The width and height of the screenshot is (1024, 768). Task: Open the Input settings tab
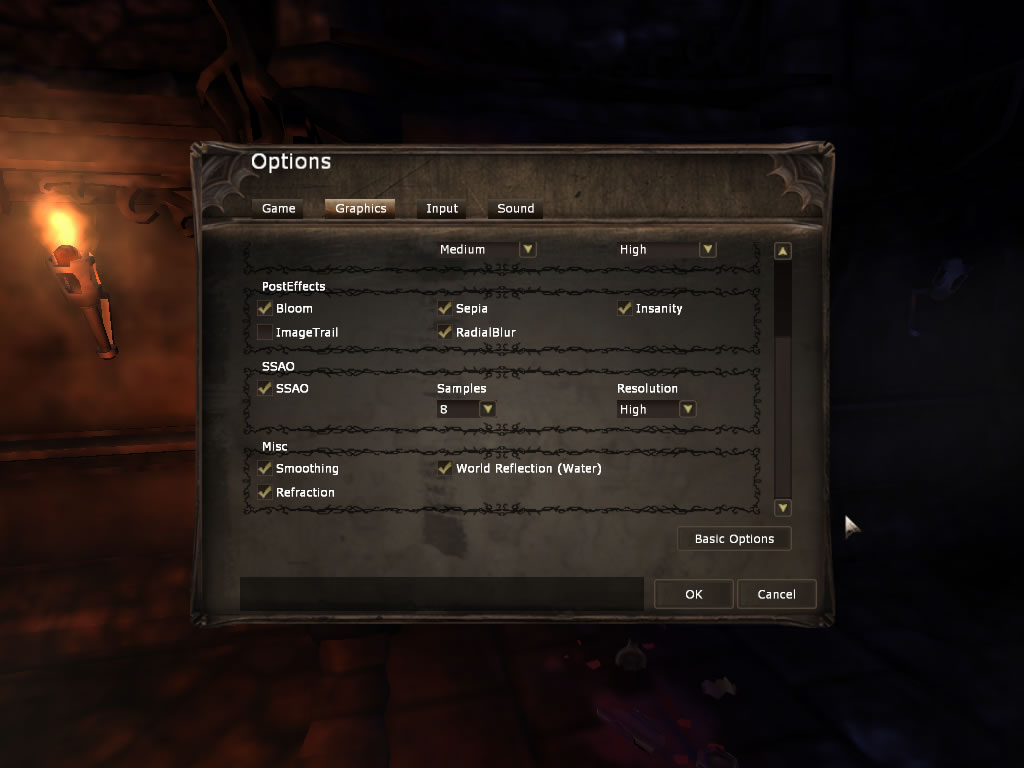441,209
